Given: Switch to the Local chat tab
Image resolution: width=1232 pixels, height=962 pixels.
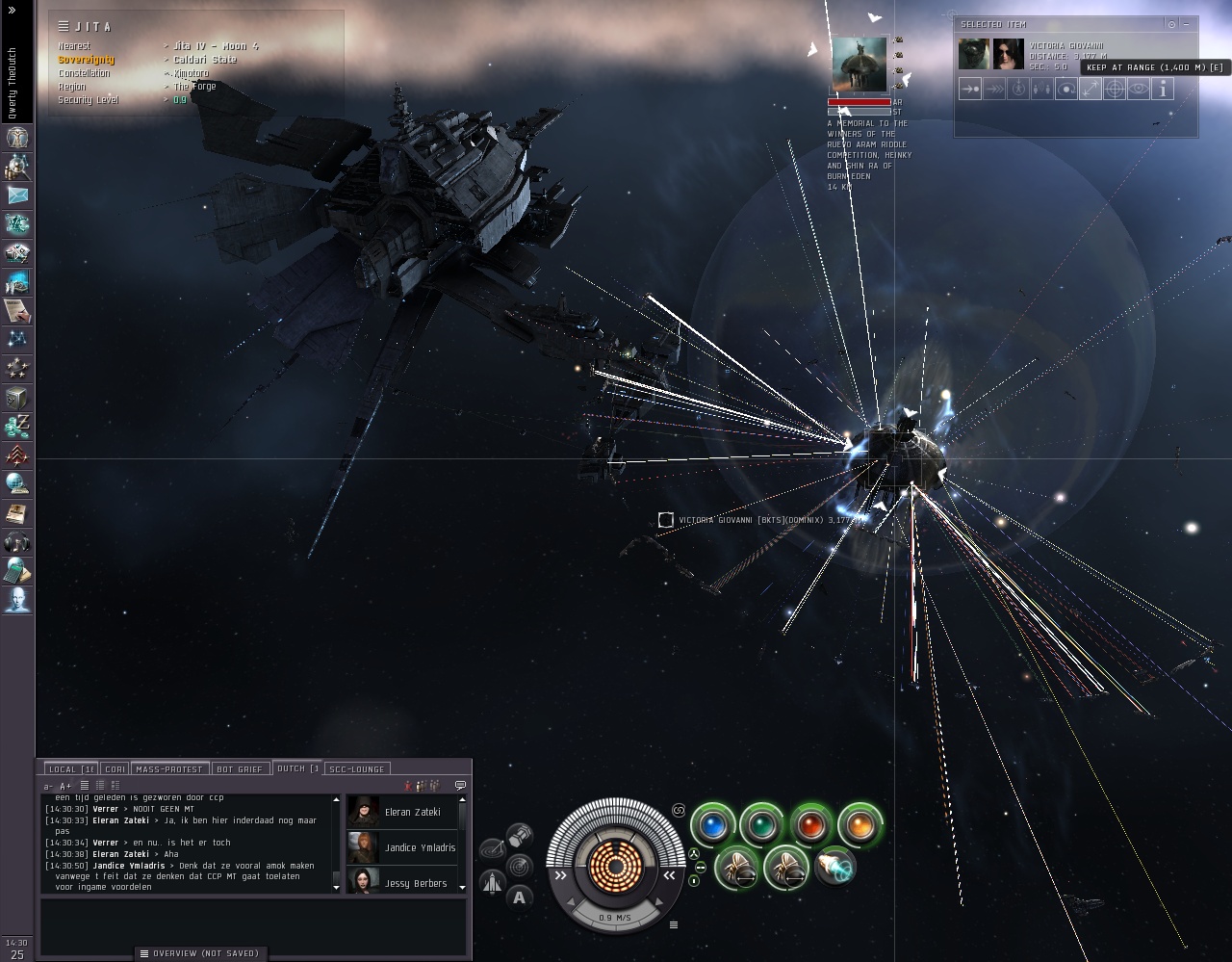Looking at the screenshot, I should pos(72,768).
